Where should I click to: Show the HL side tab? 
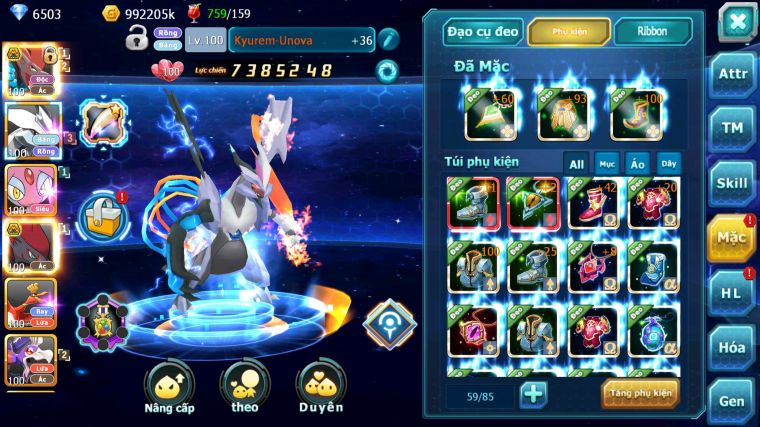pyautogui.click(x=733, y=293)
